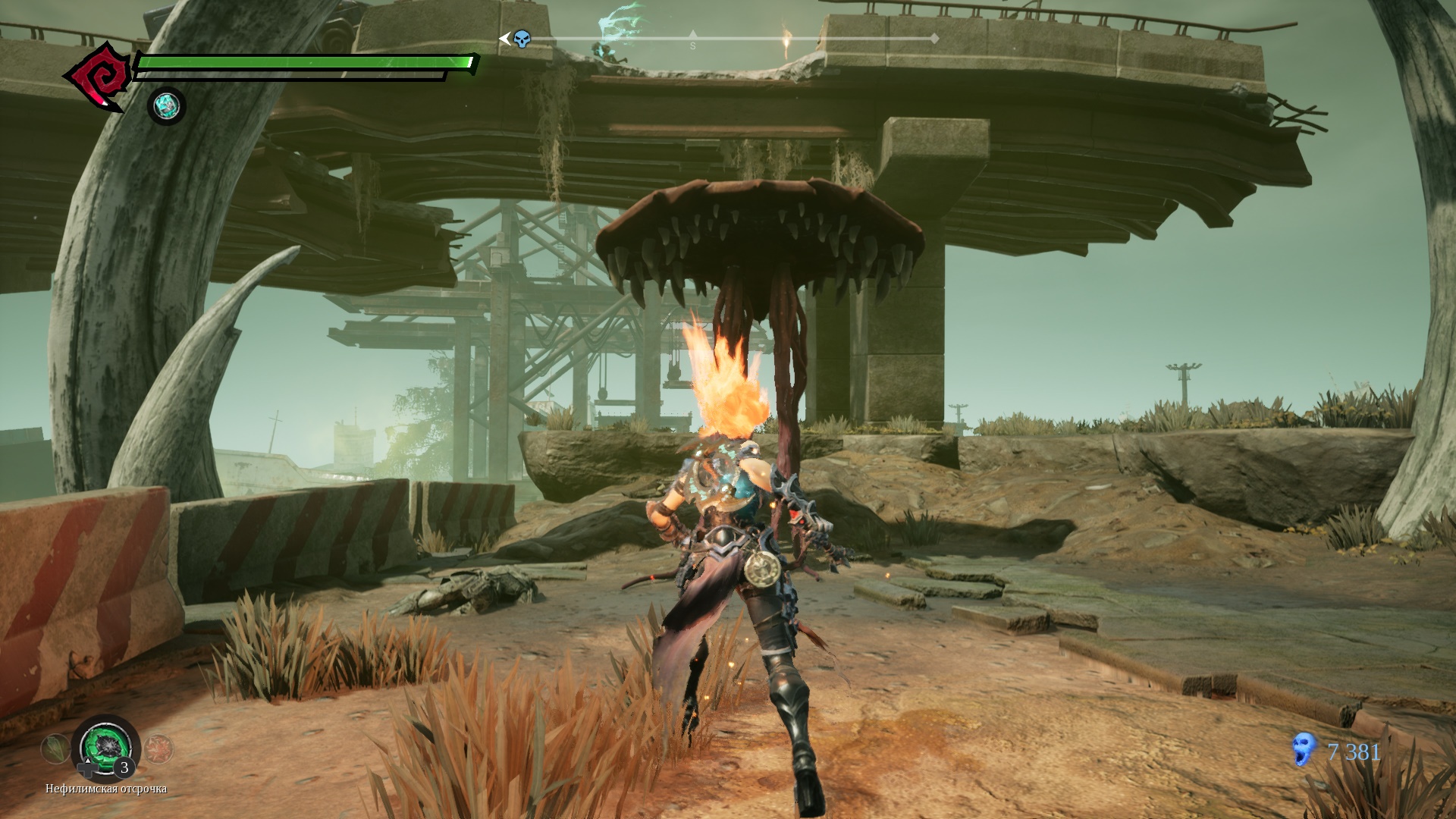This screenshot has width=1456, height=819.
Task: Select the Nephilim's Respite green item slot
Action: (x=105, y=748)
